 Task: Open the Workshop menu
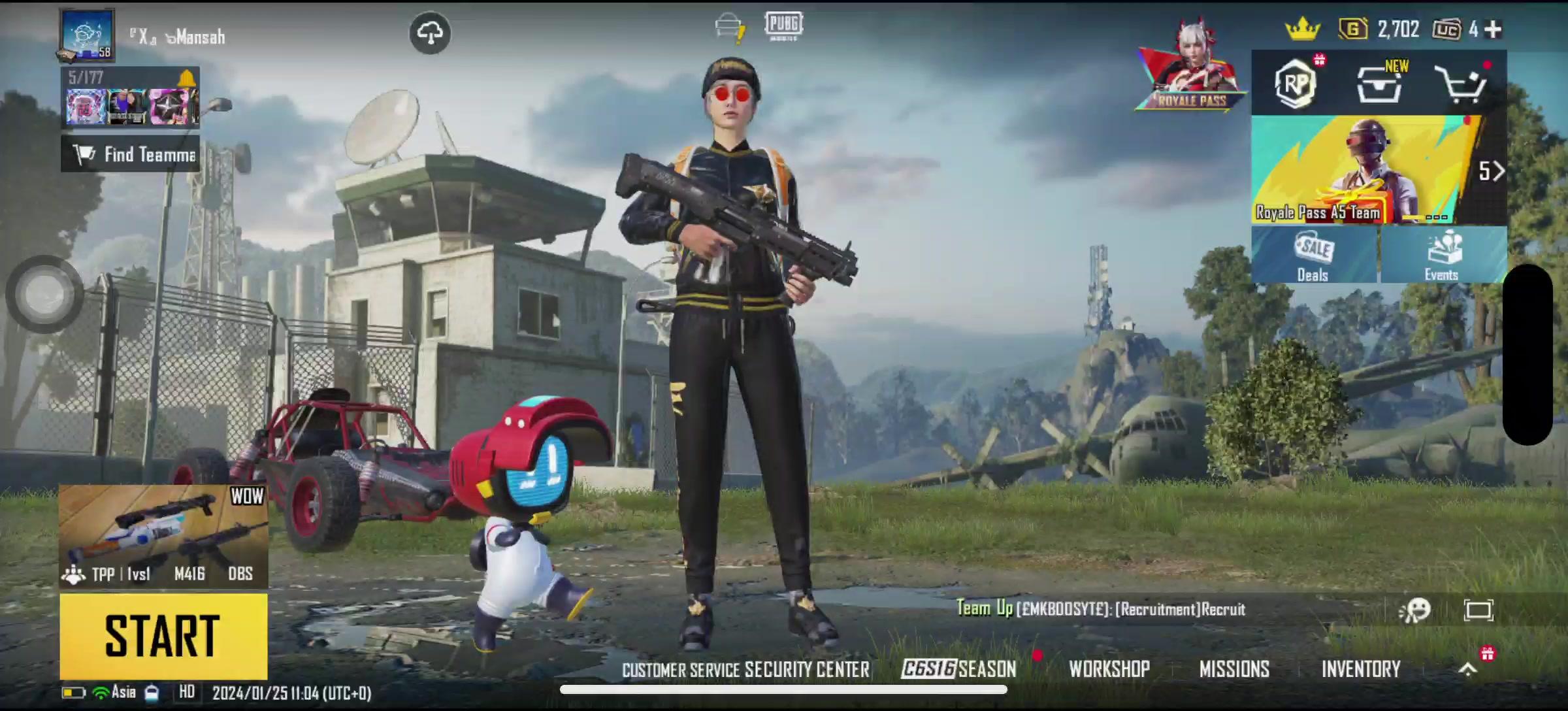coord(1109,669)
